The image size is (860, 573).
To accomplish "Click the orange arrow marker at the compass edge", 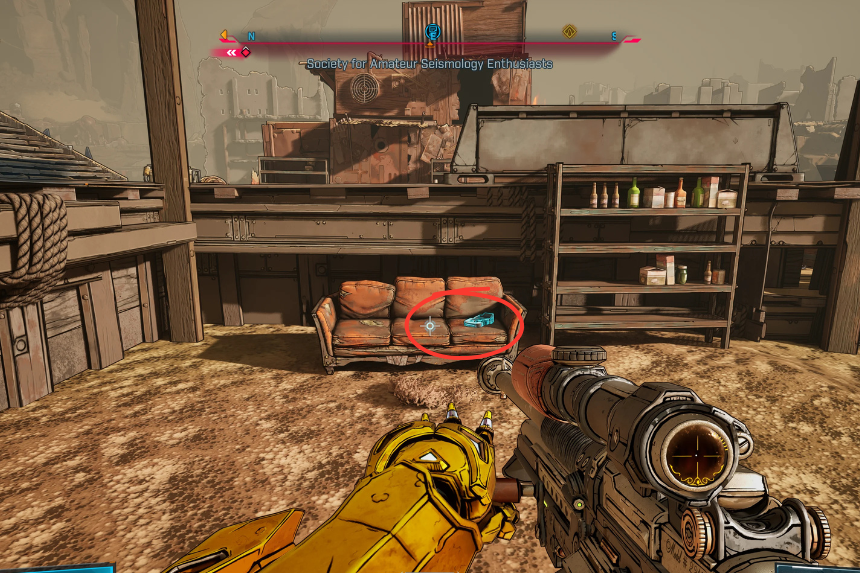I will click(224, 36).
